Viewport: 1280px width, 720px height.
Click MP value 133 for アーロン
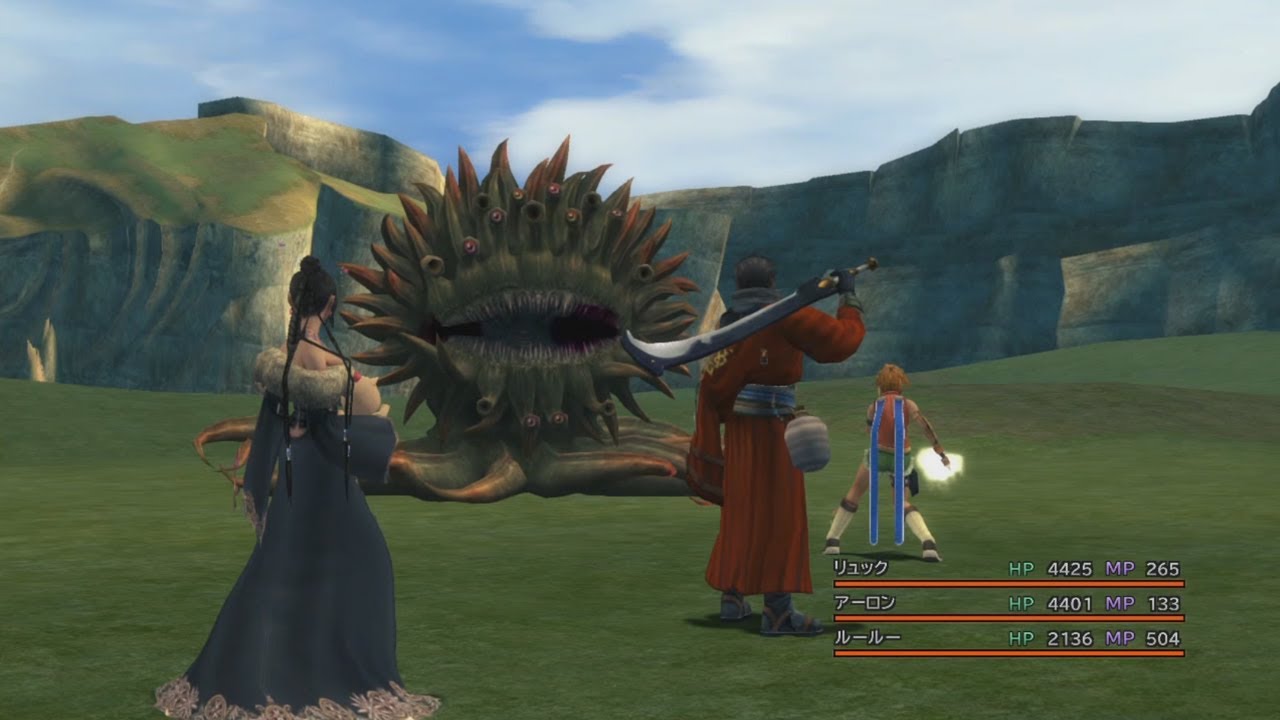[1163, 601]
